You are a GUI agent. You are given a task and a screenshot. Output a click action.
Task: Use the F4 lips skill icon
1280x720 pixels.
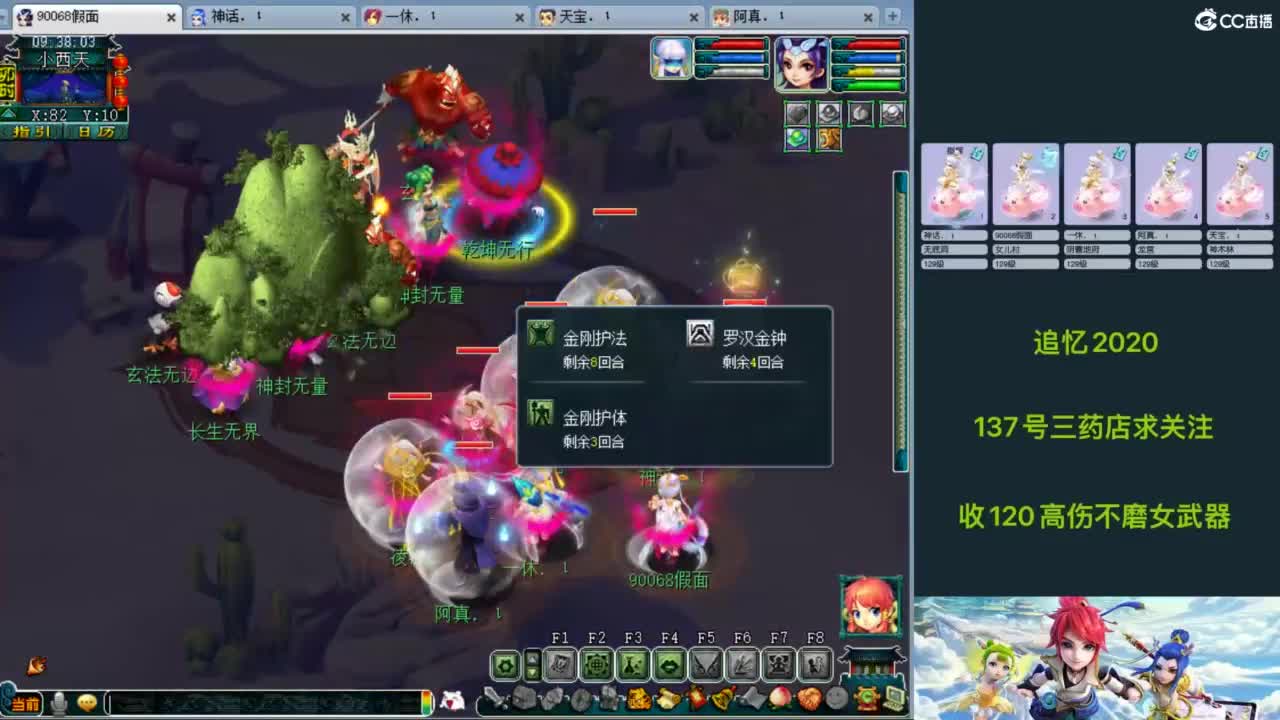667,665
